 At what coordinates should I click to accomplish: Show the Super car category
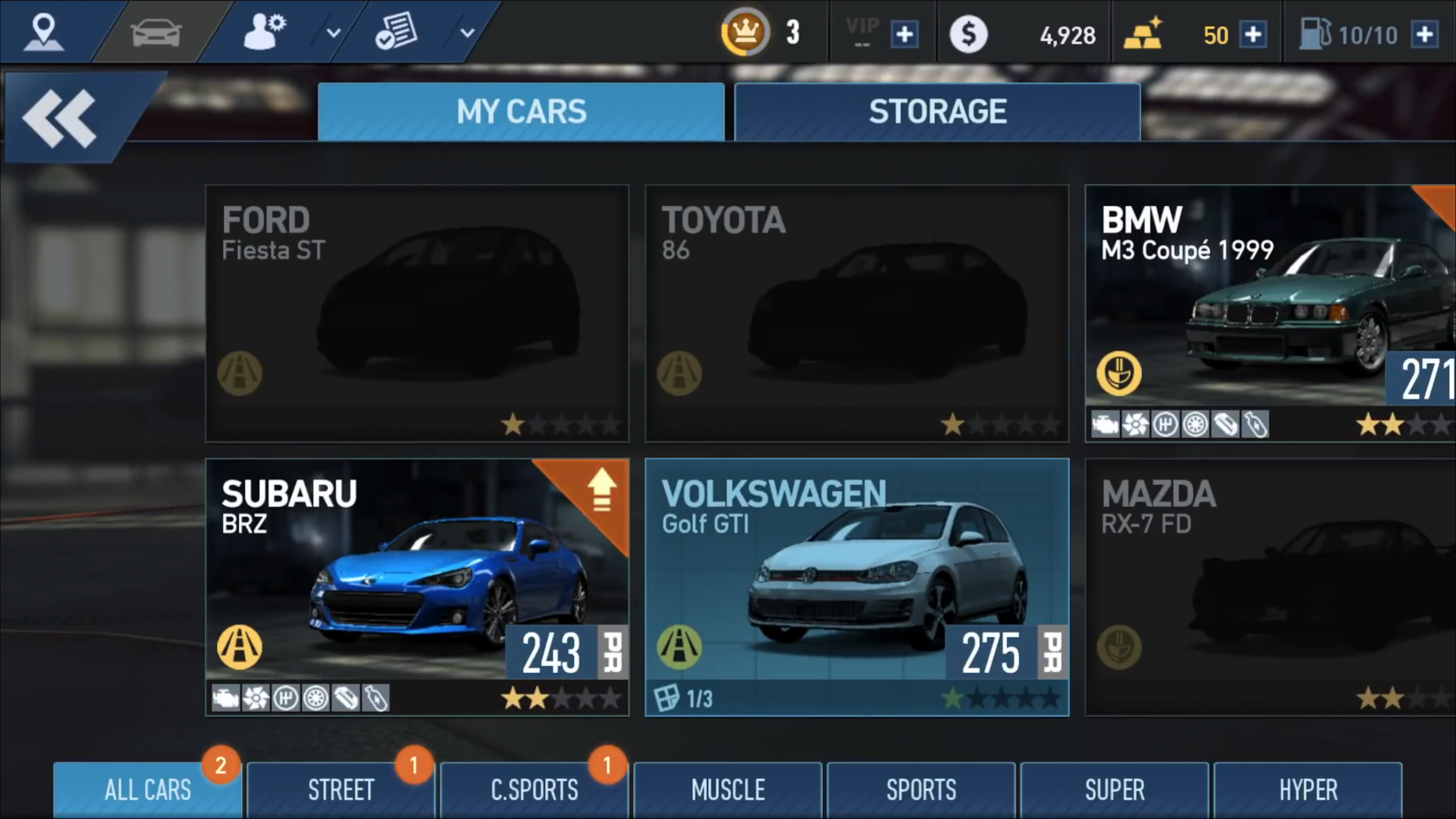click(1114, 789)
